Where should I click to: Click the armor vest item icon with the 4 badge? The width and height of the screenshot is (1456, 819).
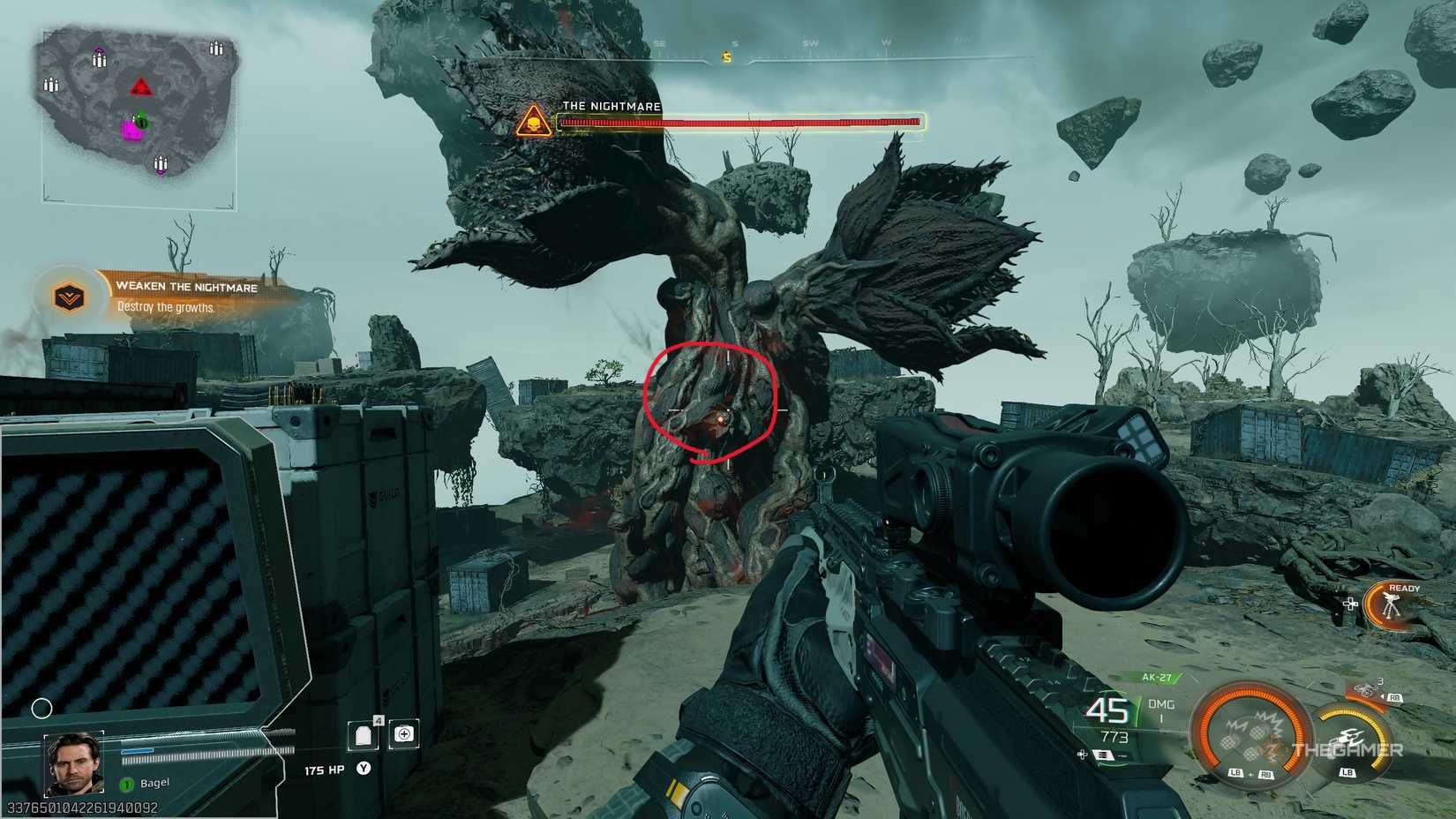pos(363,736)
